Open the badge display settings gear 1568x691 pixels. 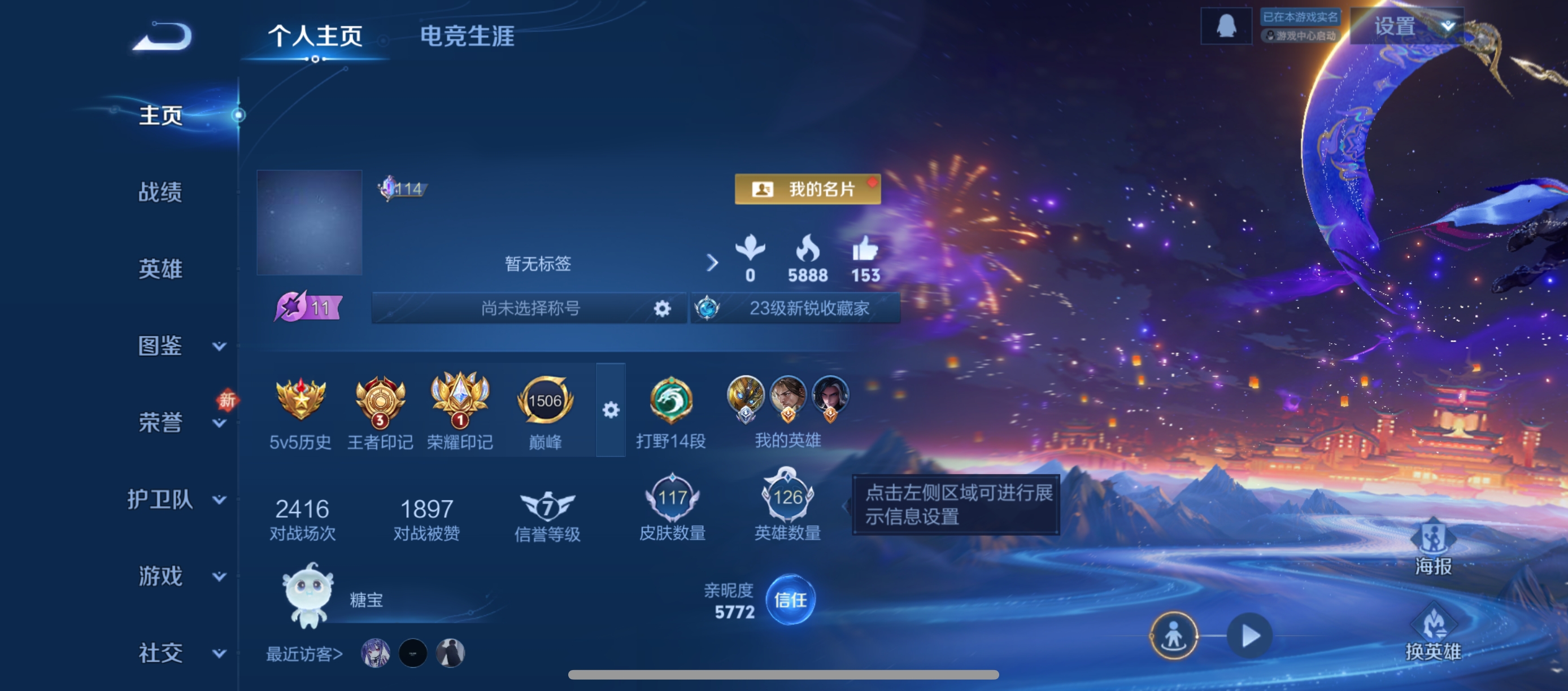coord(611,410)
